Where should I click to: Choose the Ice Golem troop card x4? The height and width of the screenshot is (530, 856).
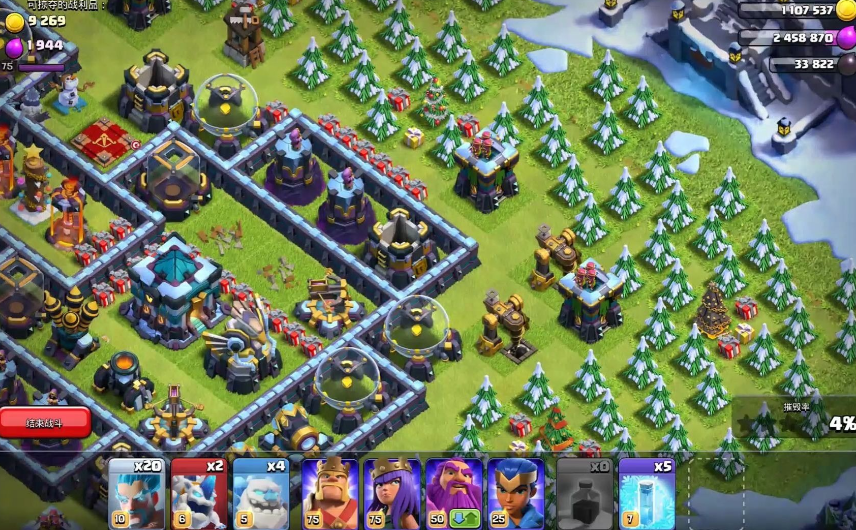pos(260,493)
